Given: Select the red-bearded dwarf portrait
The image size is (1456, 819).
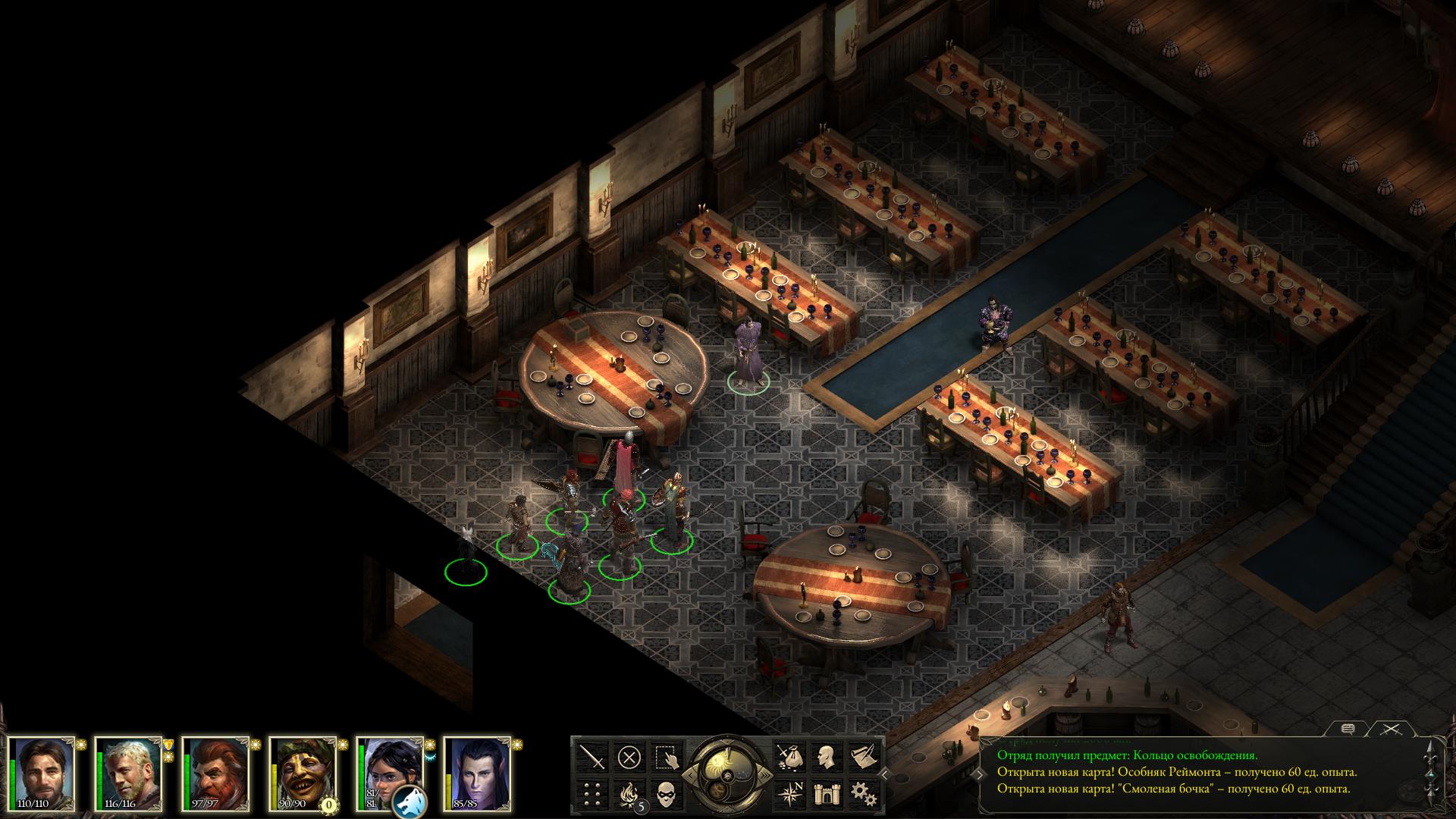Looking at the screenshot, I should [218, 771].
